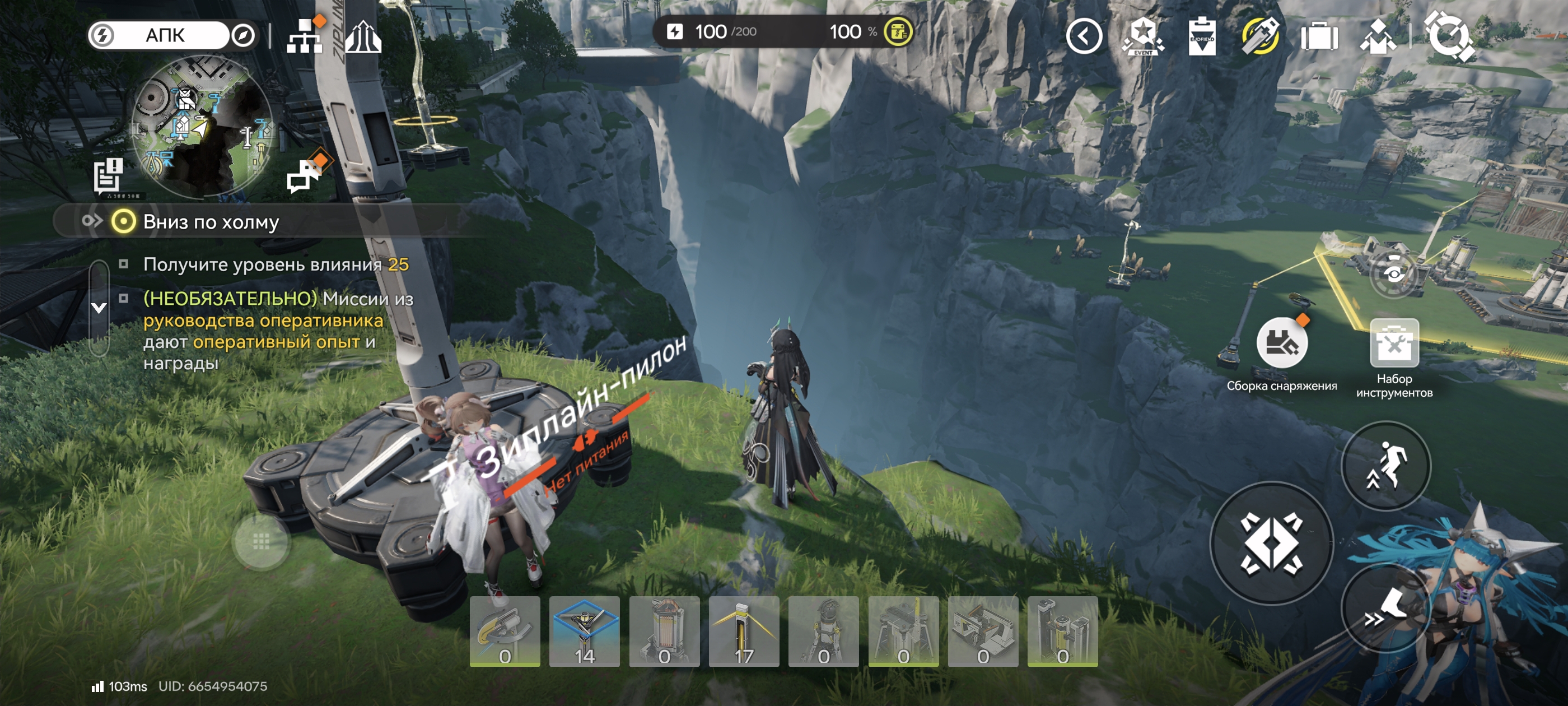Viewport: 1568px width, 706px height.
Task: Toggle the eye visibility icon
Action: (1394, 272)
